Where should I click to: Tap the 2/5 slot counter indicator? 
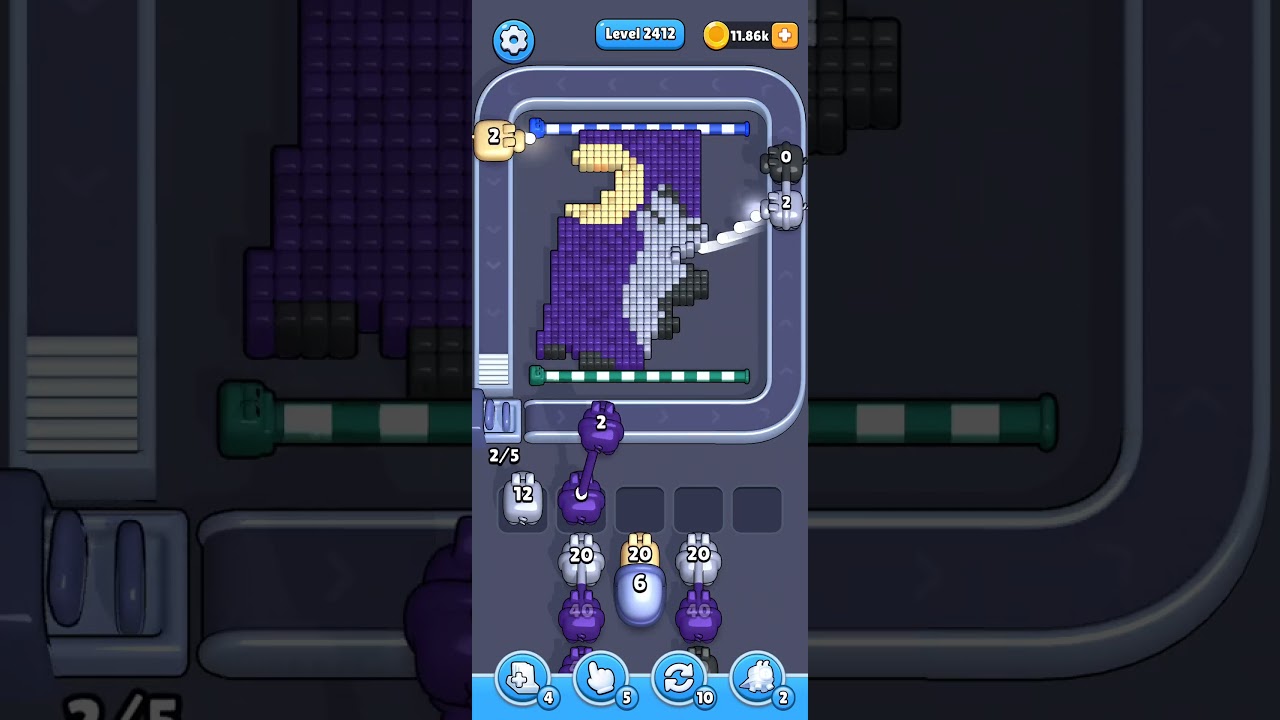pyautogui.click(x=502, y=456)
